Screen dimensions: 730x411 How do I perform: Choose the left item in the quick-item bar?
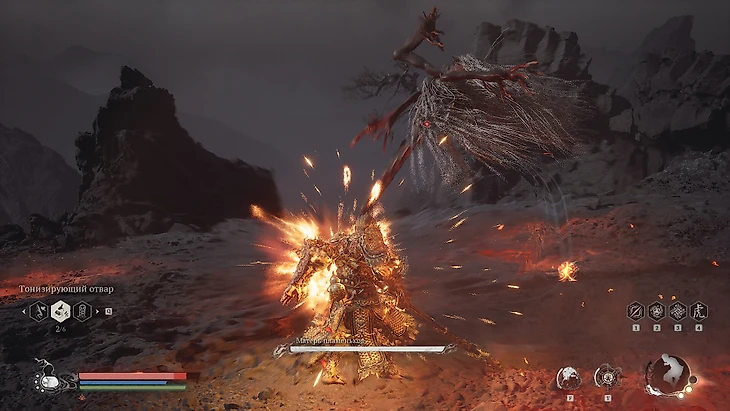tap(39, 311)
